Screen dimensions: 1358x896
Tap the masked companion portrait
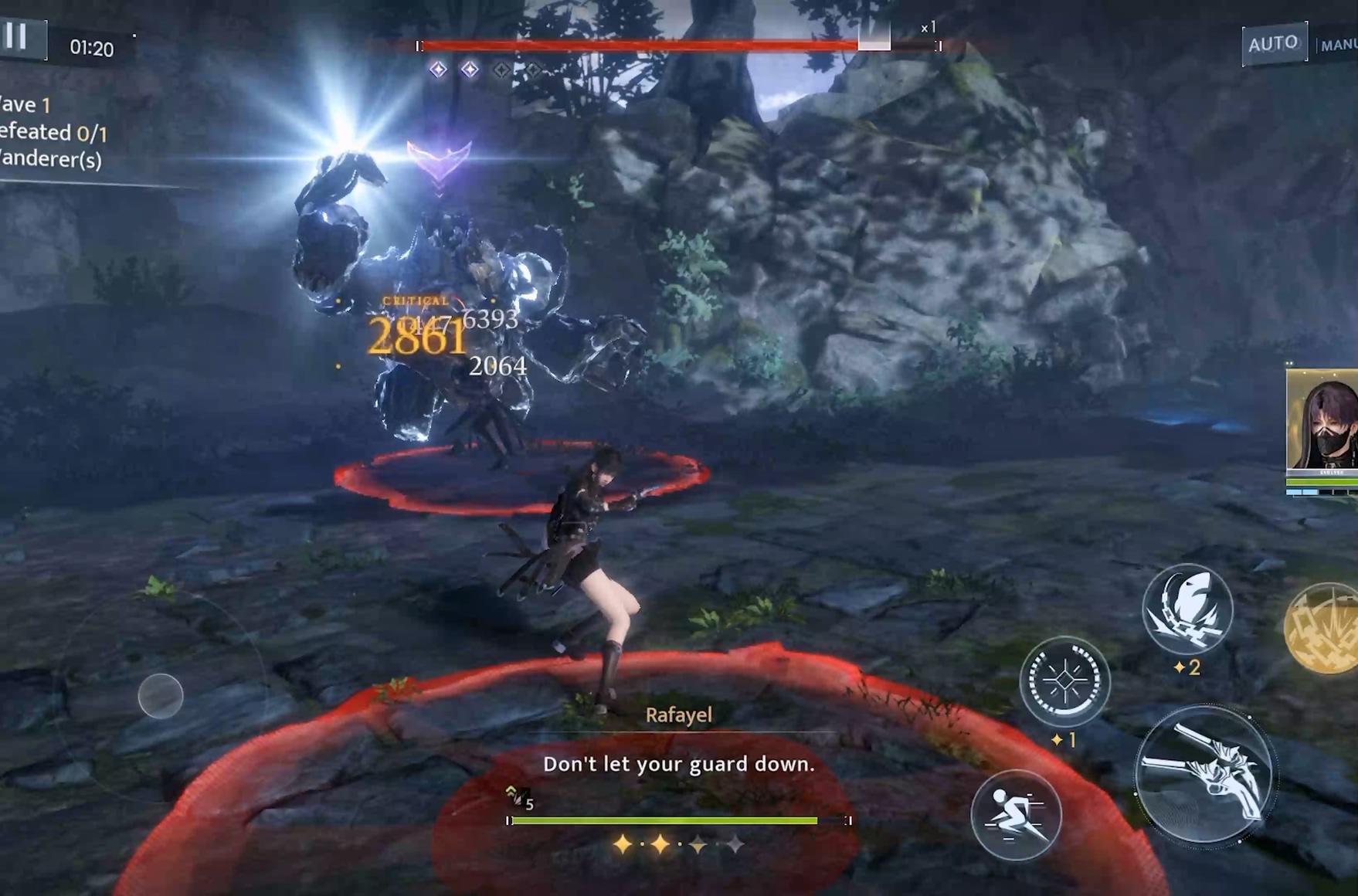[x=1322, y=421]
